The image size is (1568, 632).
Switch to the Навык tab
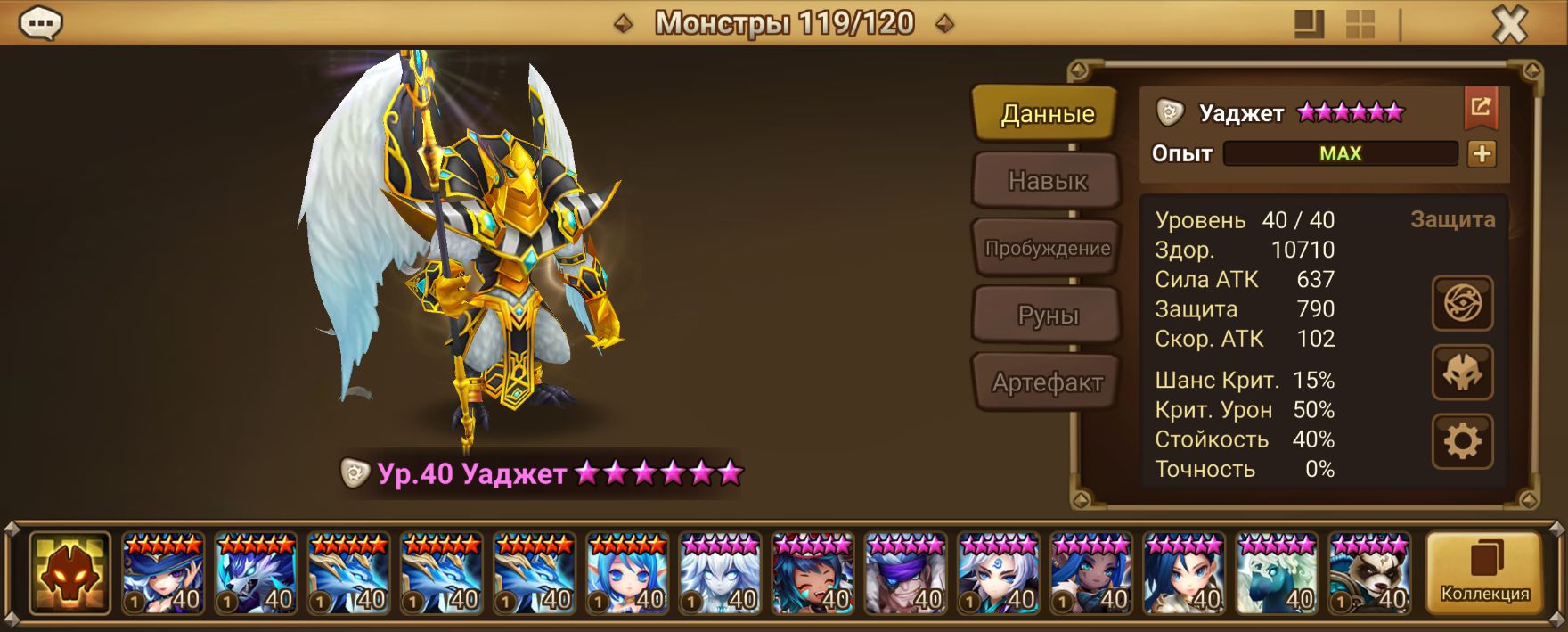pyautogui.click(x=1047, y=181)
